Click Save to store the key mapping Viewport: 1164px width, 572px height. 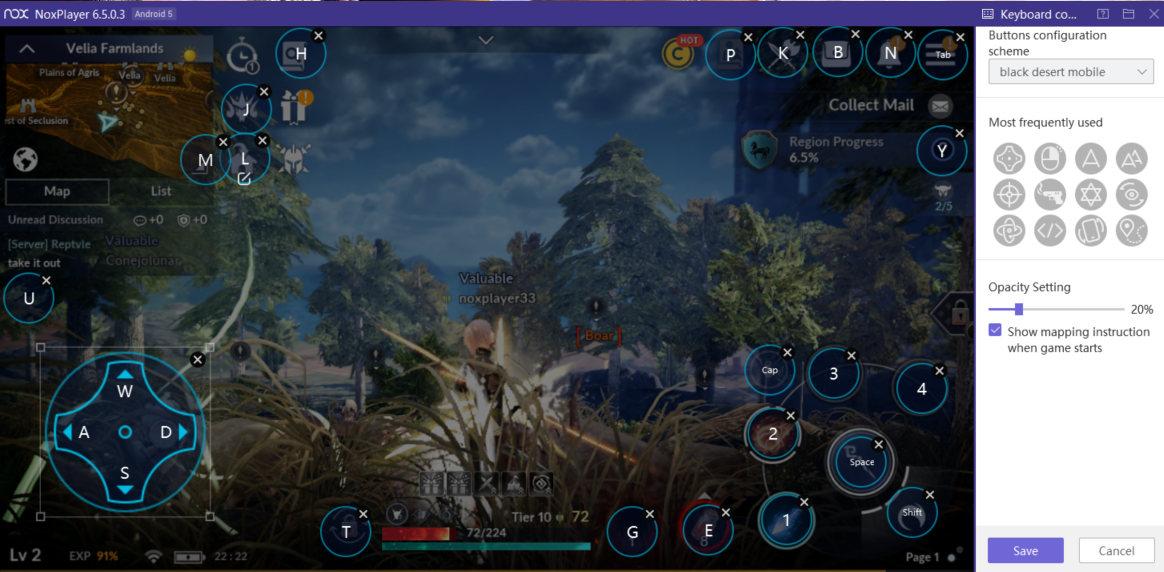tap(1025, 550)
